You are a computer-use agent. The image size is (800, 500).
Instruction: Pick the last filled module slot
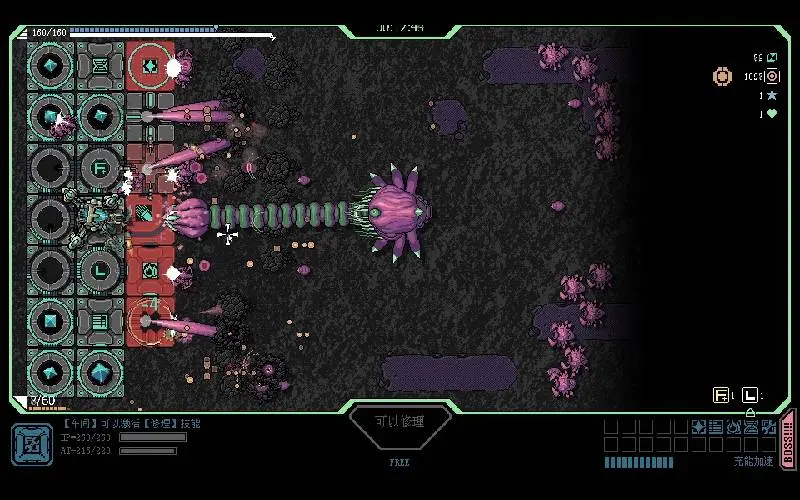(768, 427)
